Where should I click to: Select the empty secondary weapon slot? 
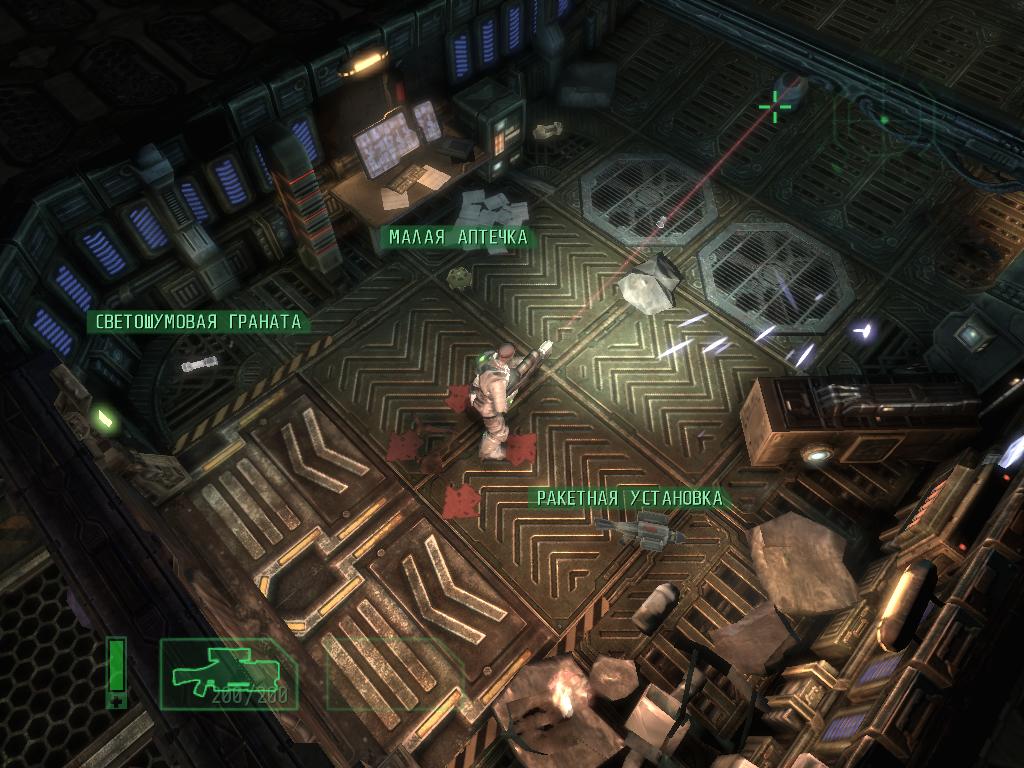(392, 675)
